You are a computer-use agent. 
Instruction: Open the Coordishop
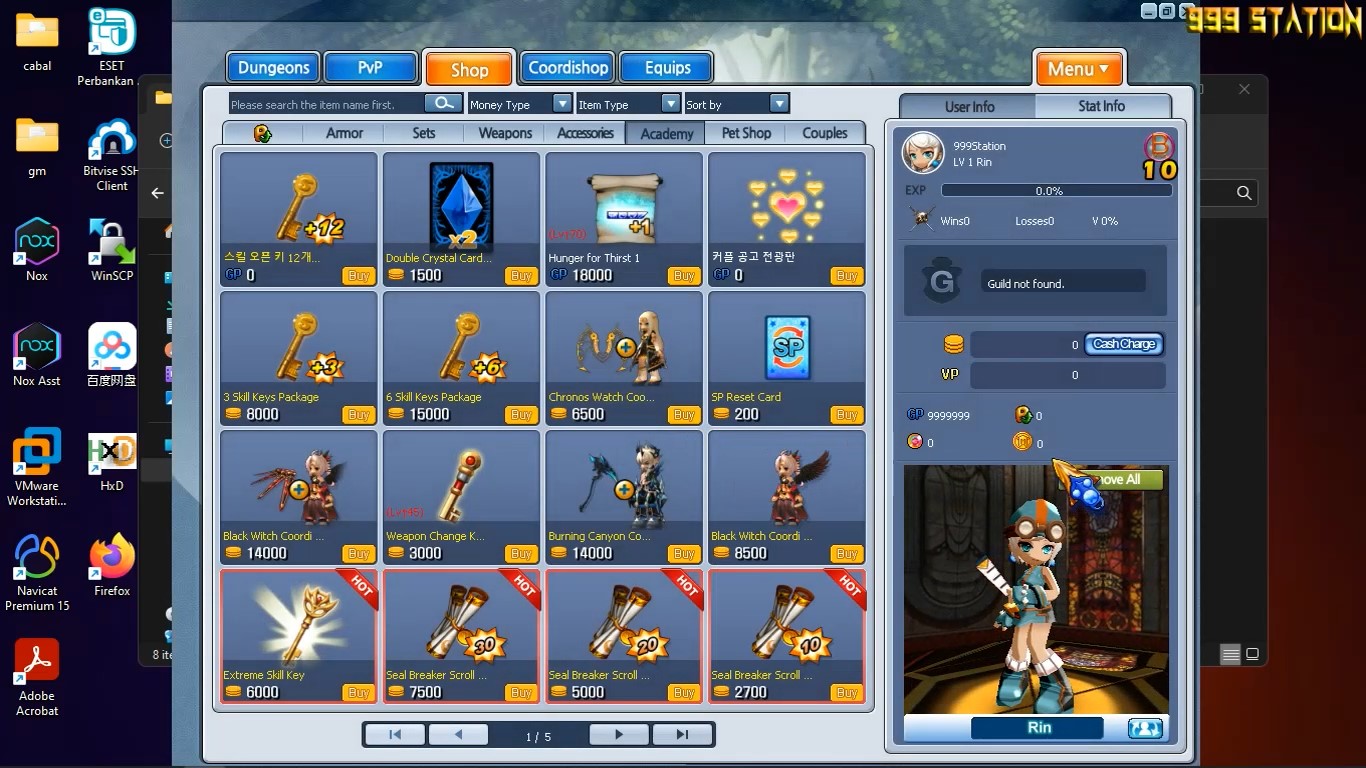(x=568, y=68)
